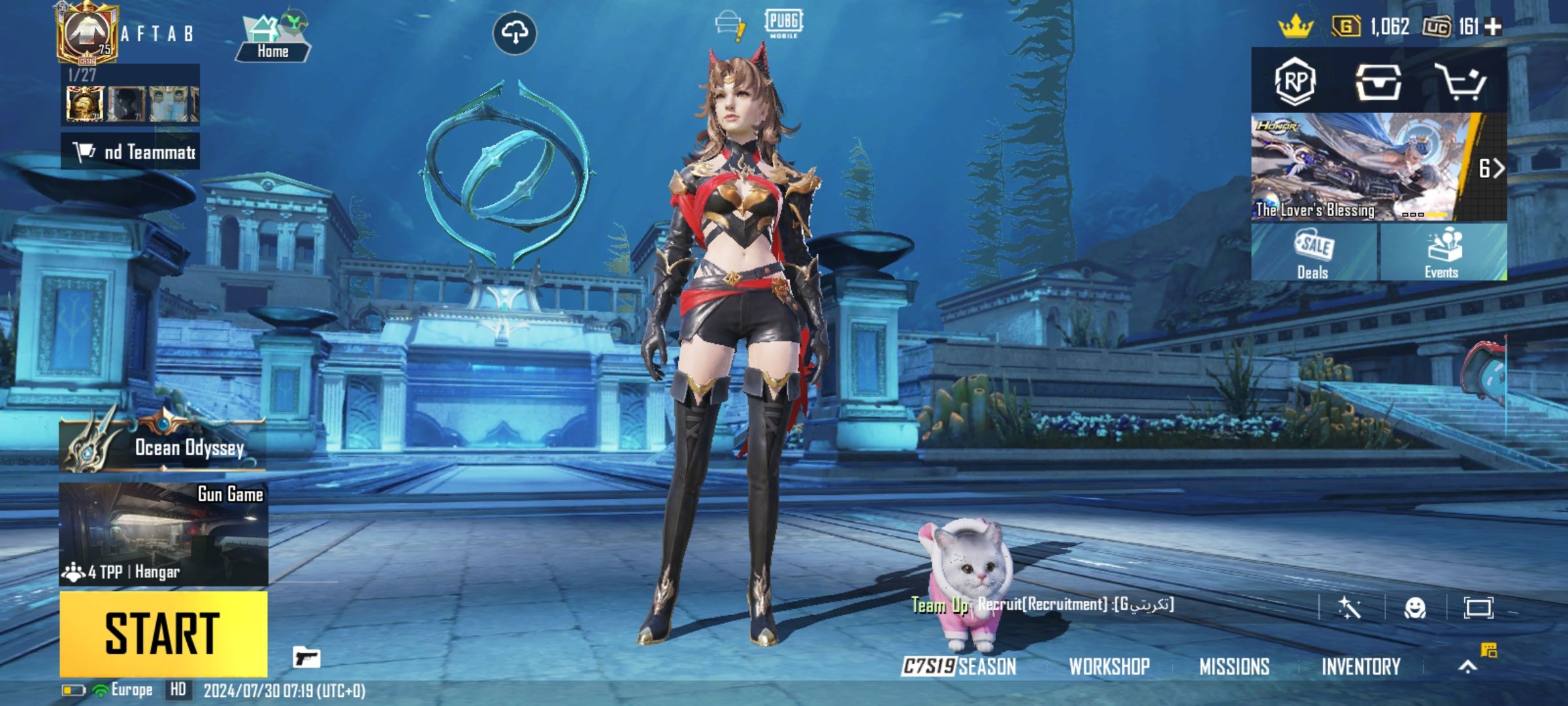Image resolution: width=1568 pixels, height=706 pixels.
Task: Click the cloud download icon
Action: pos(515,33)
